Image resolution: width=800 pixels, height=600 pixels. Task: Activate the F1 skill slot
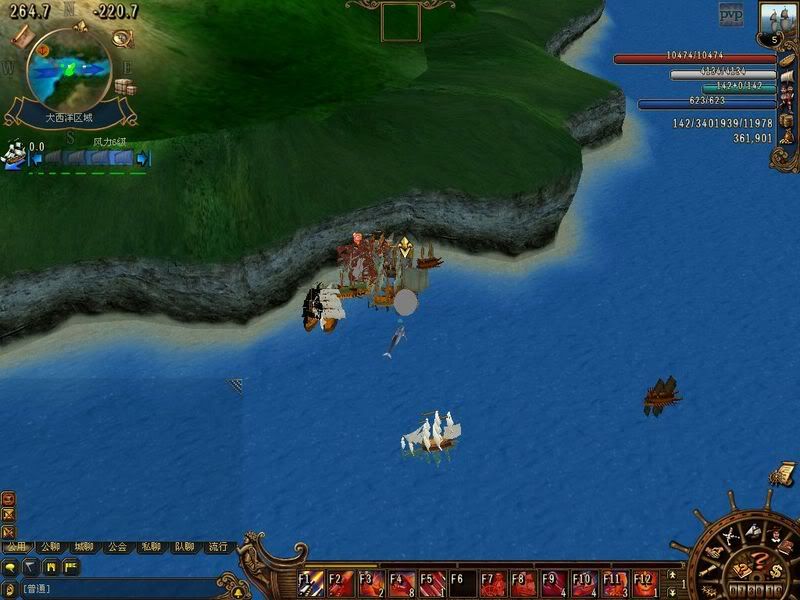pyautogui.click(x=313, y=580)
